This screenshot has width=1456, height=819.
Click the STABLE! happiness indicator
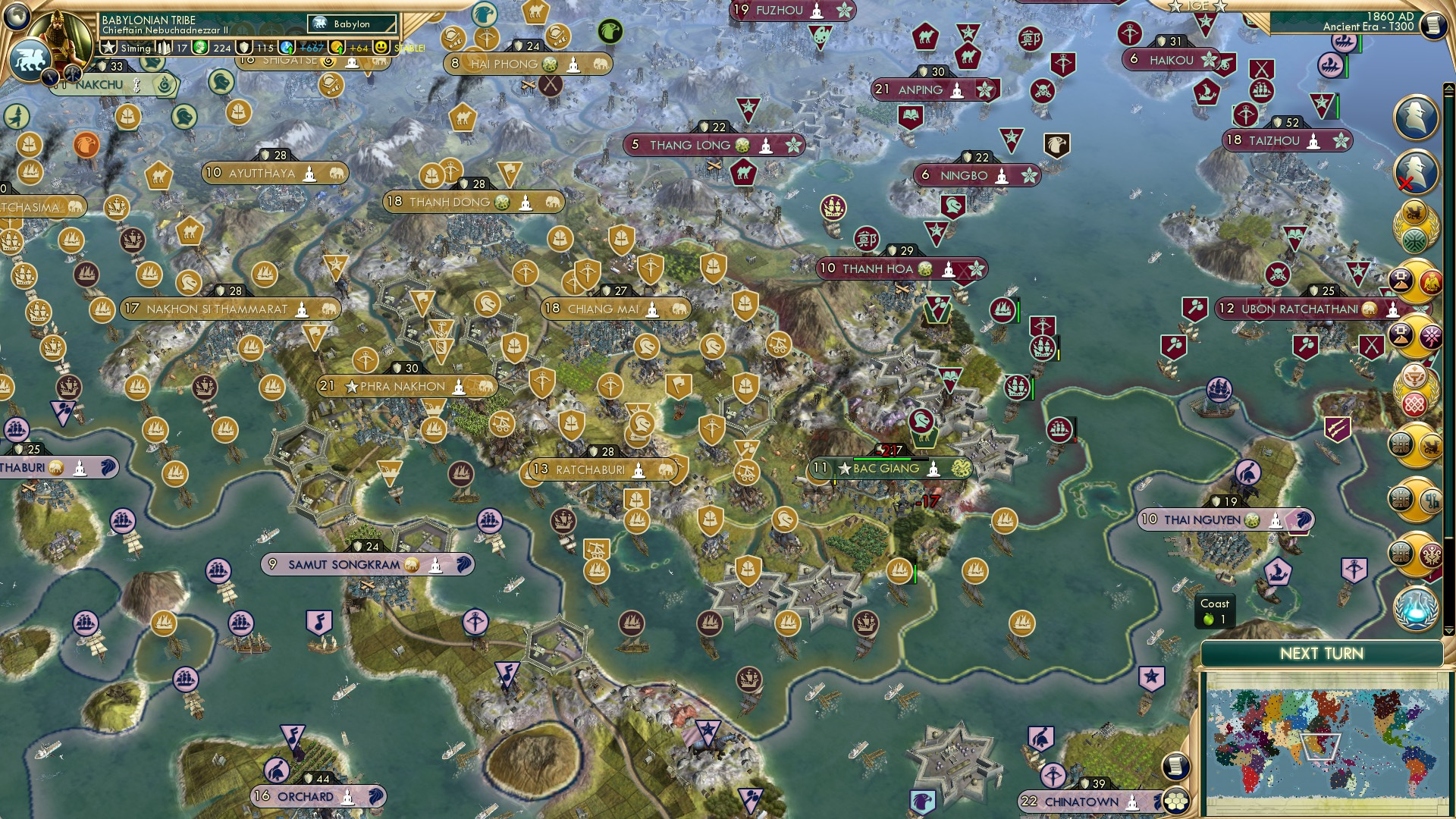(409, 49)
